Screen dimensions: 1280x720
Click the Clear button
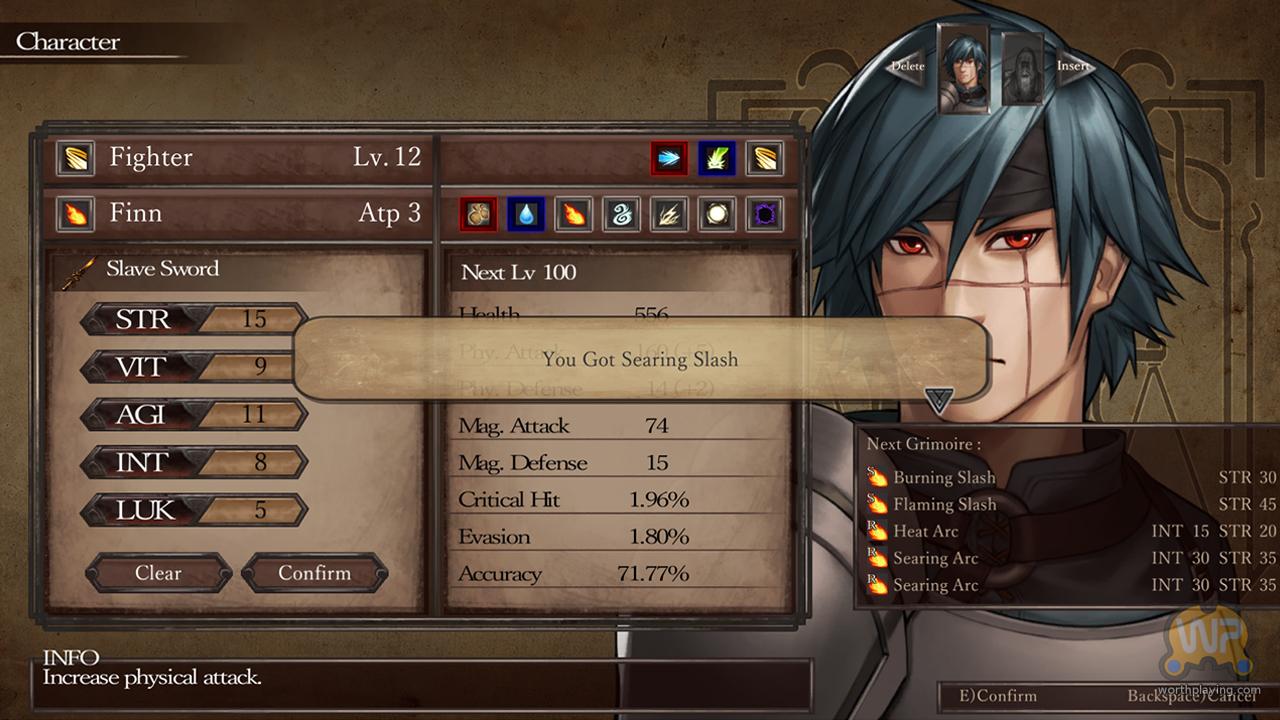(x=158, y=573)
